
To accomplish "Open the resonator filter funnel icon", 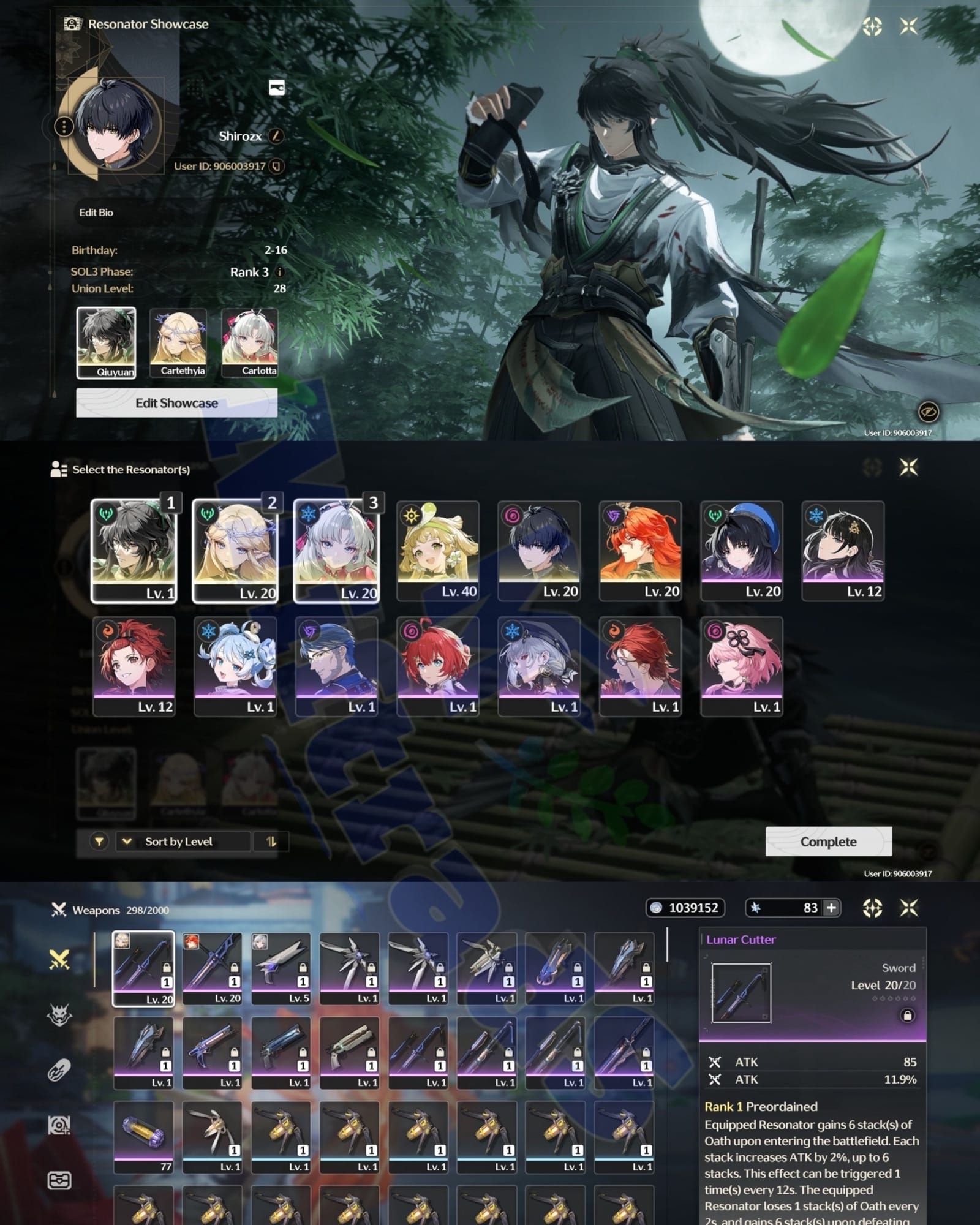I will pos(99,842).
